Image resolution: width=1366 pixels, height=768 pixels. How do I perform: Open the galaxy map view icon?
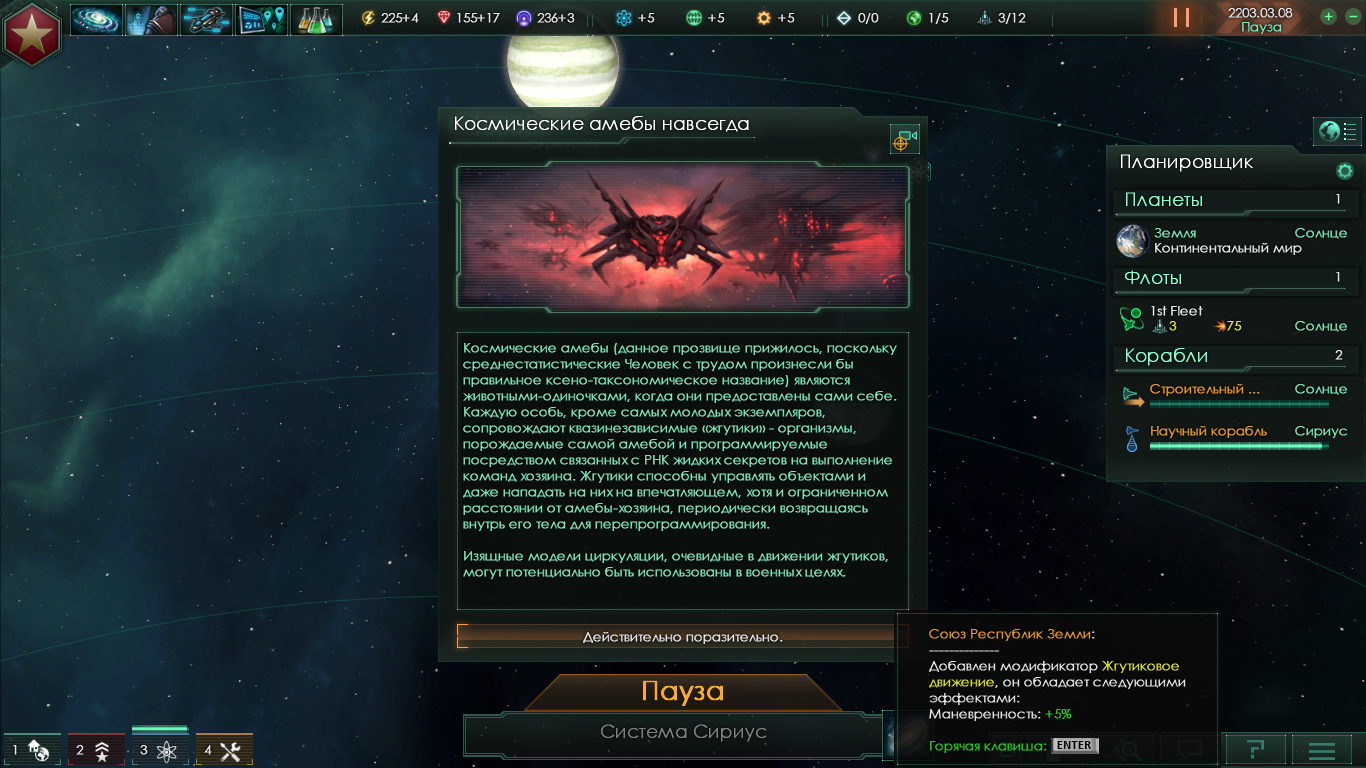(x=96, y=19)
